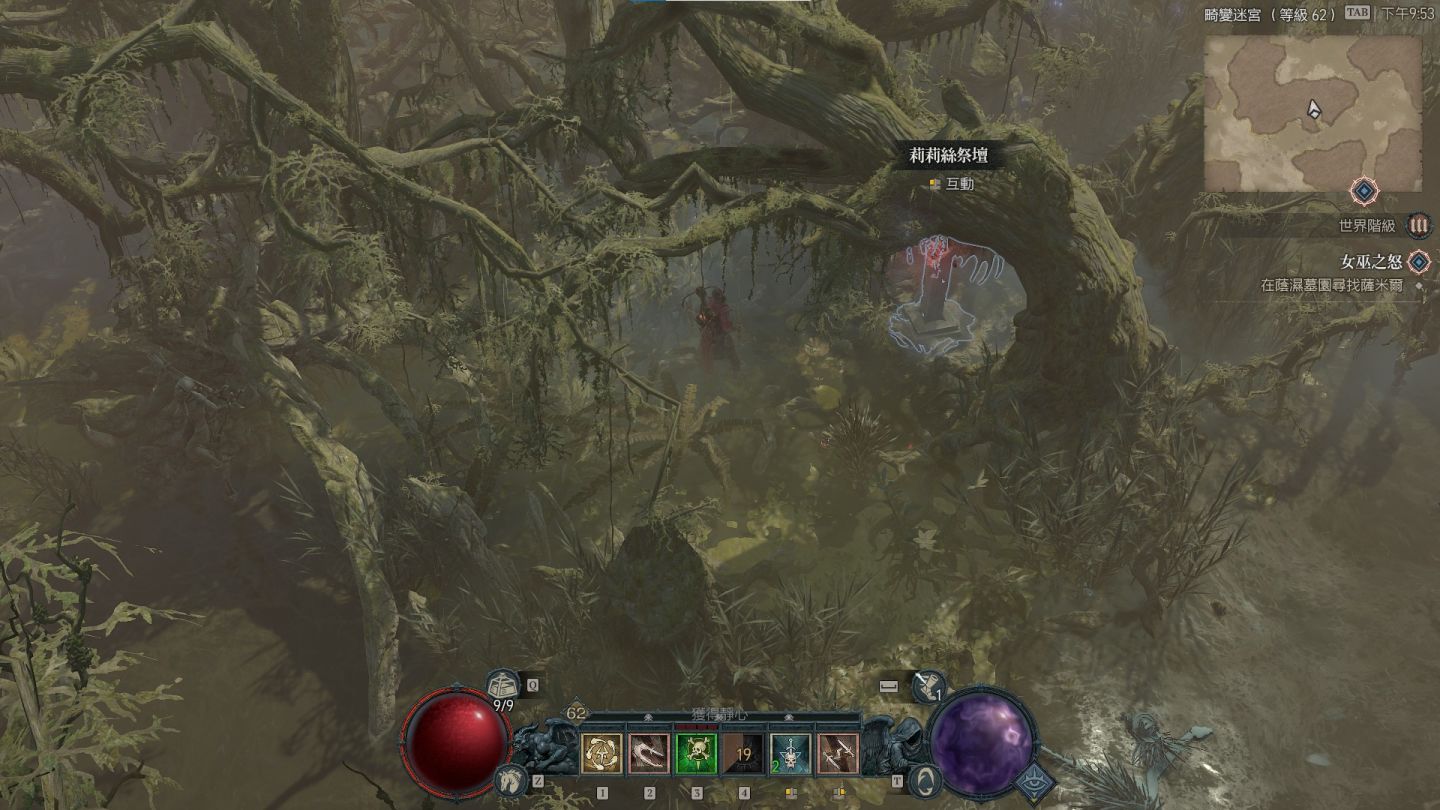
Task: Select the skill on cooldown showing 19
Action: coord(743,754)
